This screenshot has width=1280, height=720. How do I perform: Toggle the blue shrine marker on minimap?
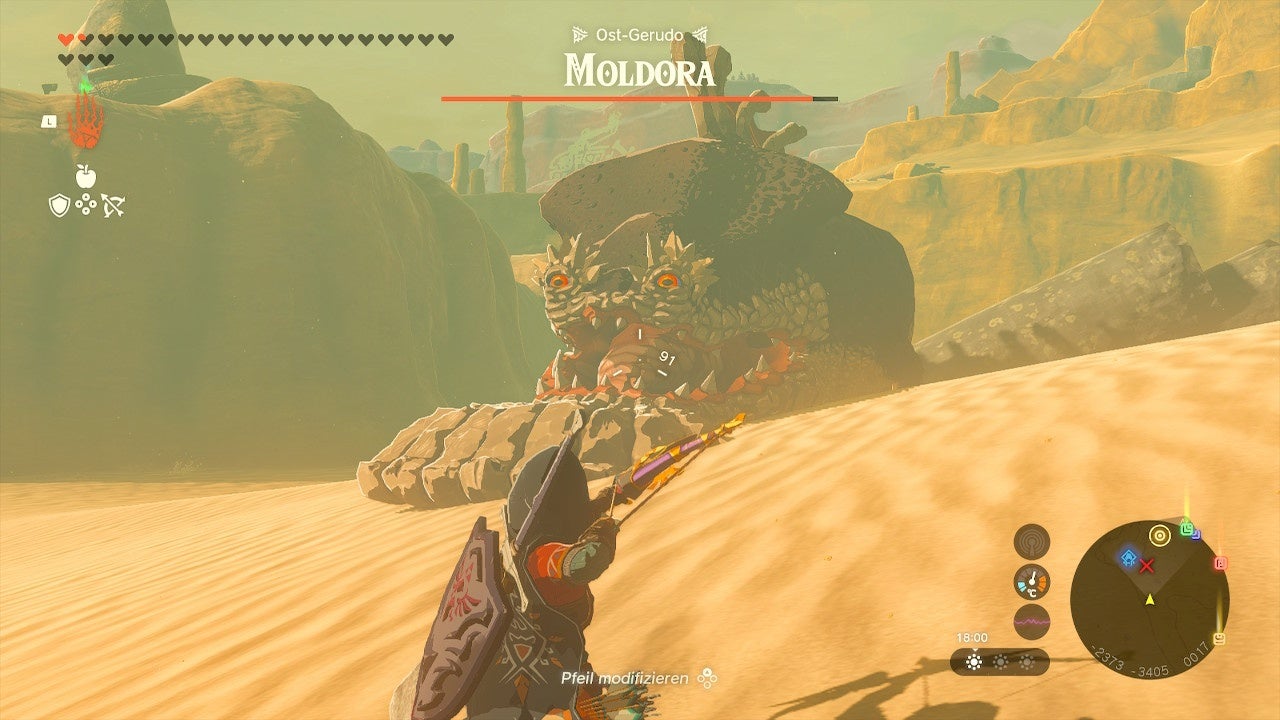tap(1128, 557)
